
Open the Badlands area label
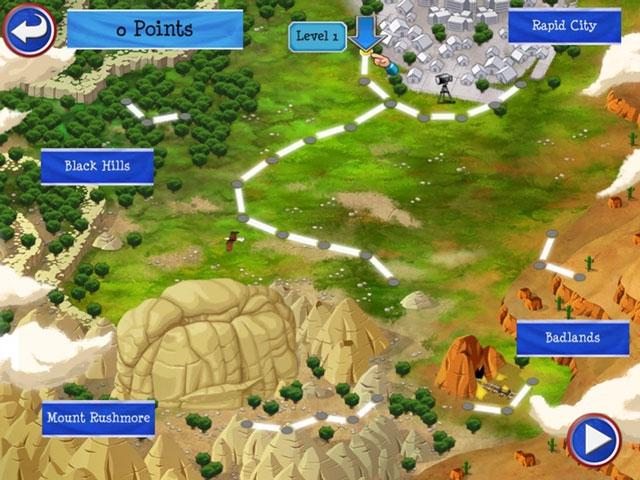point(572,338)
